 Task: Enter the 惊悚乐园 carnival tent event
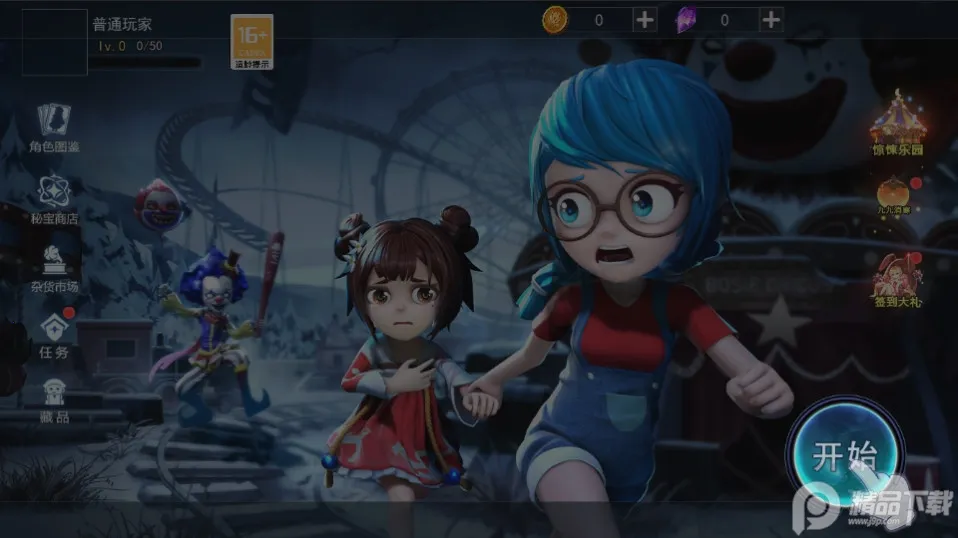897,124
